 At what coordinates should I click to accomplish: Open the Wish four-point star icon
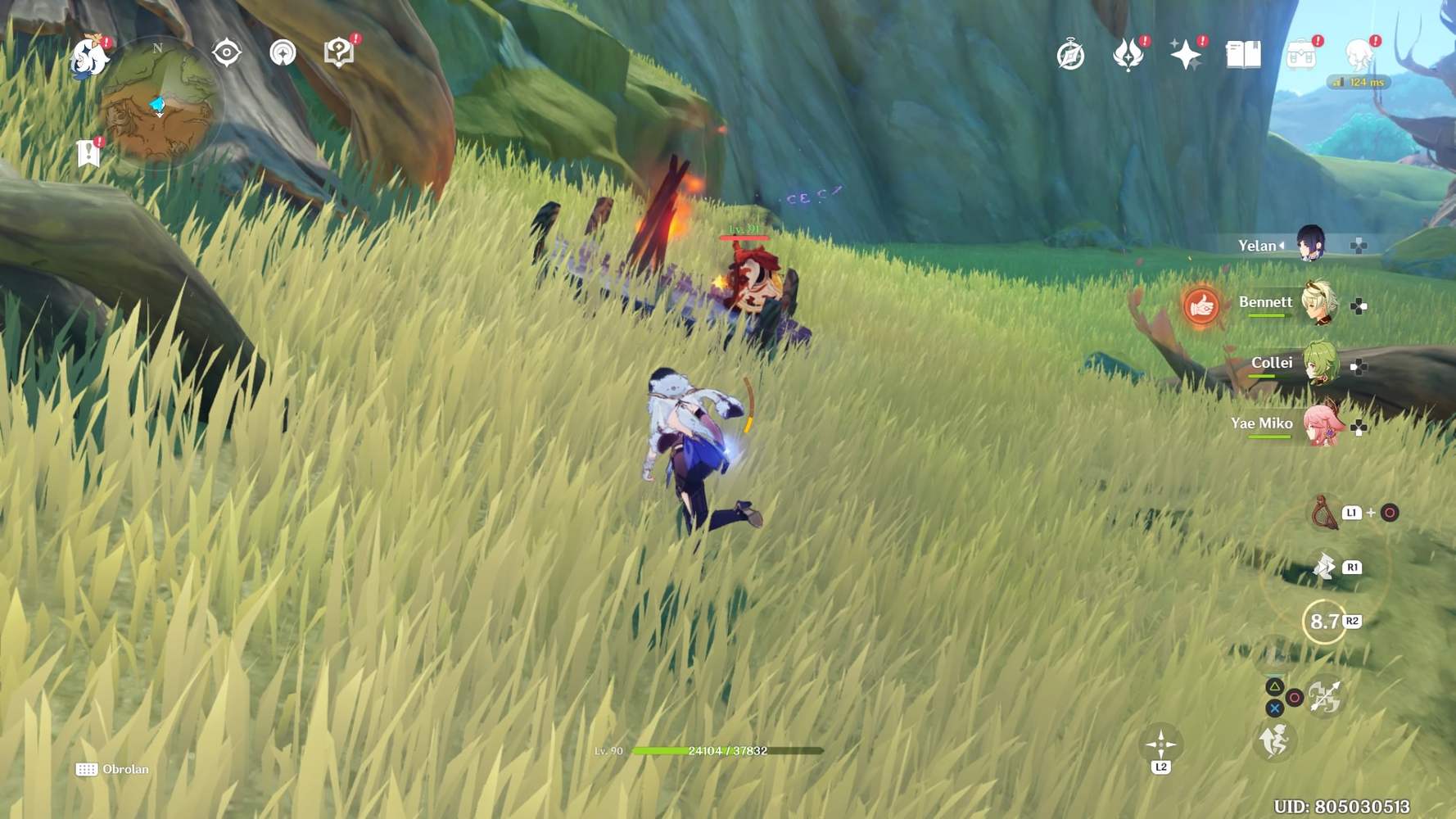click(1185, 56)
